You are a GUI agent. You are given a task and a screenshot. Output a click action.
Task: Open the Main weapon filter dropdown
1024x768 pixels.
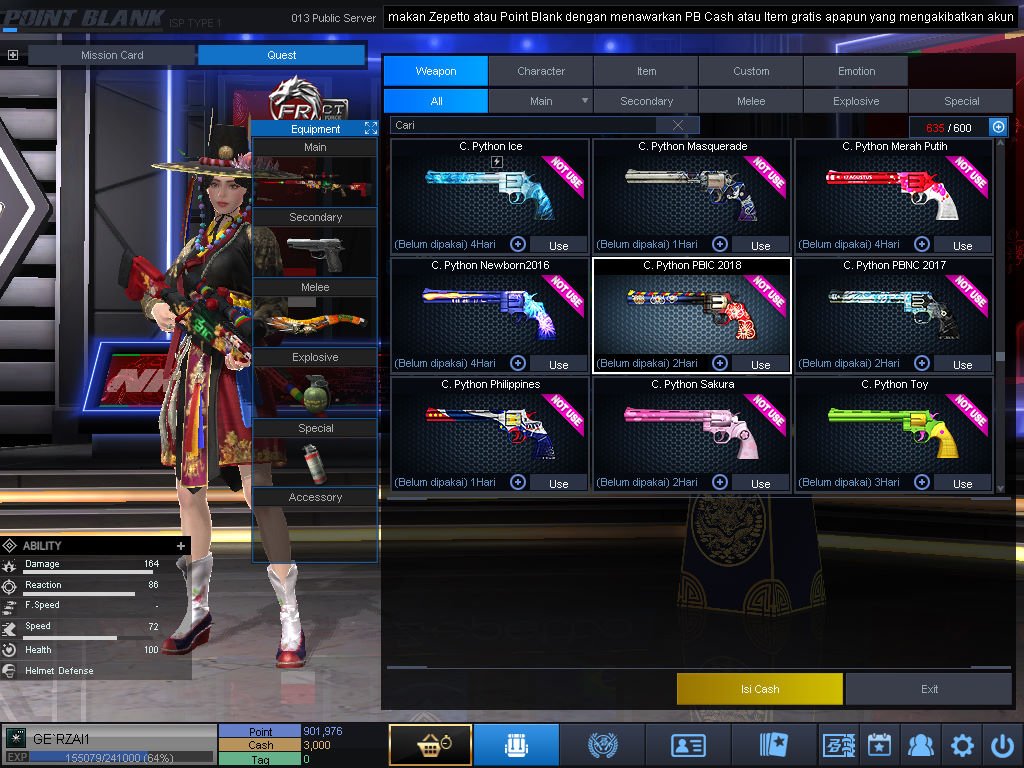tap(584, 101)
